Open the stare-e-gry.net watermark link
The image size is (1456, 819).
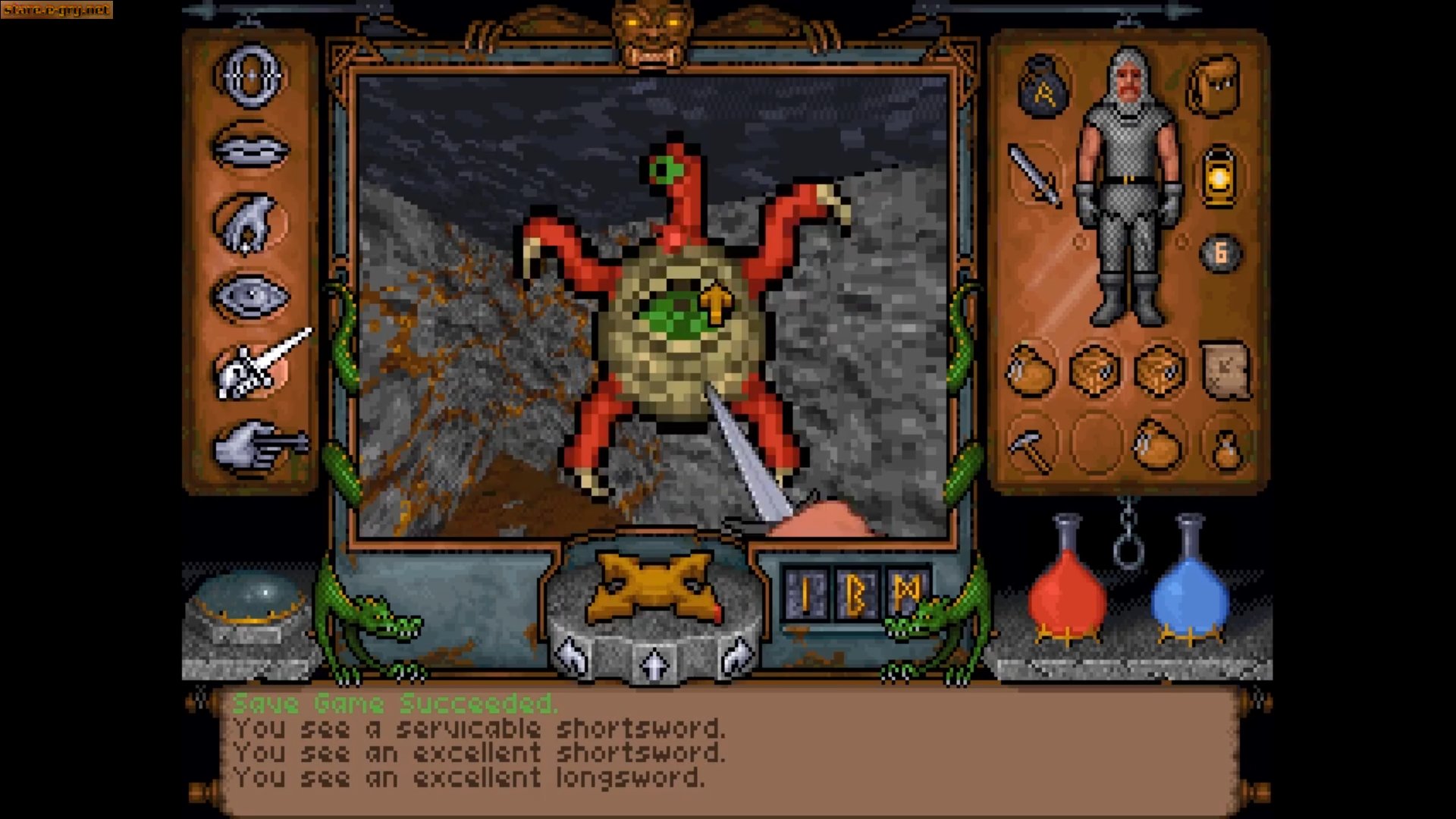pyautogui.click(x=55, y=11)
